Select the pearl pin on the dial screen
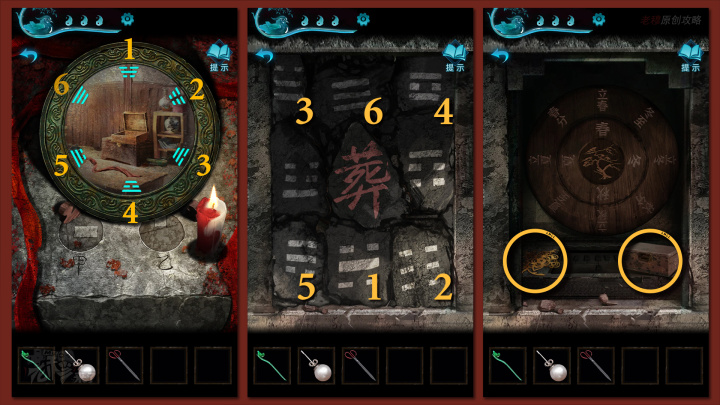Viewport: 720px width, 405px height. pos(83,365)
